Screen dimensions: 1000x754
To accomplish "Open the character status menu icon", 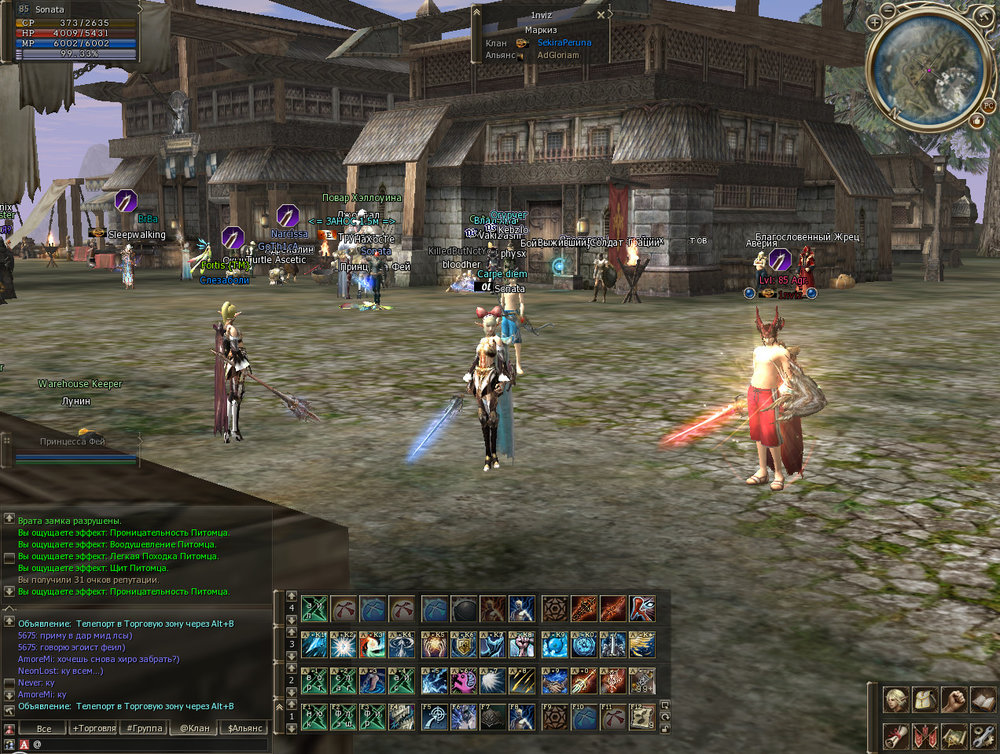I will [x=896, y=700].
